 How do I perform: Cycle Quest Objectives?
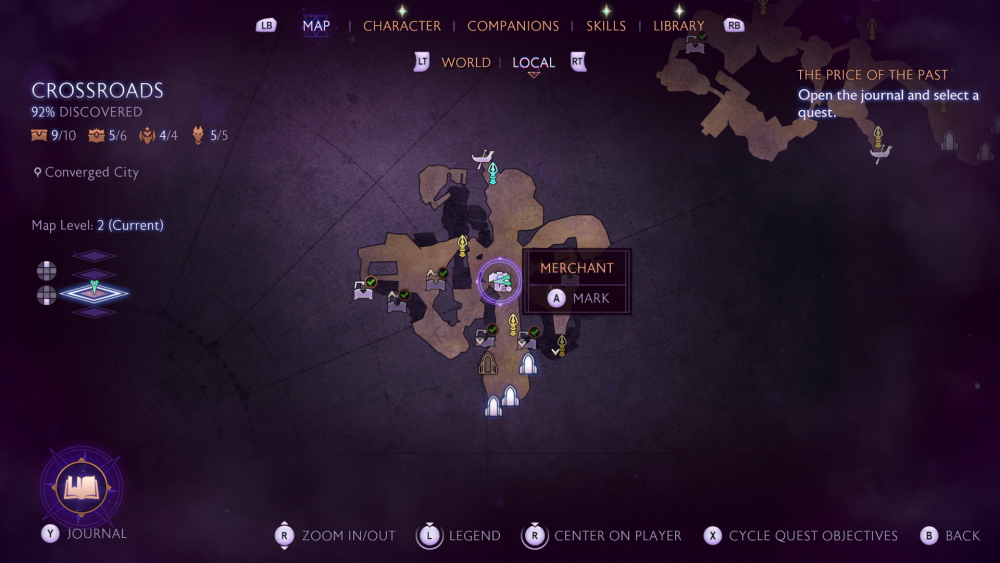(x=799, y=536)
